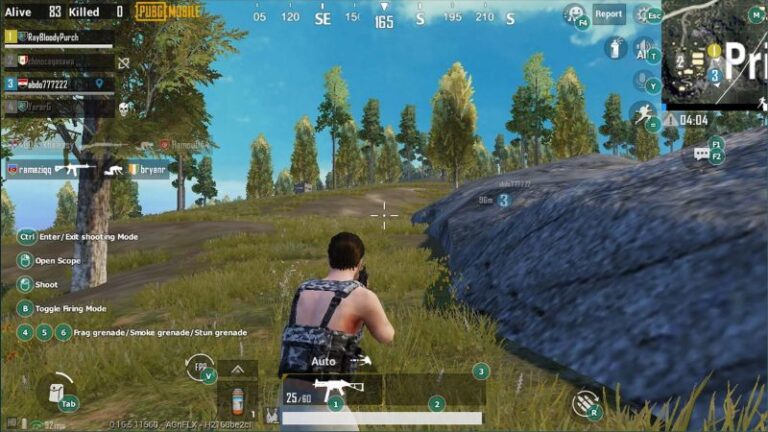Select the spray paint can icon

click(x=616, y=47)
